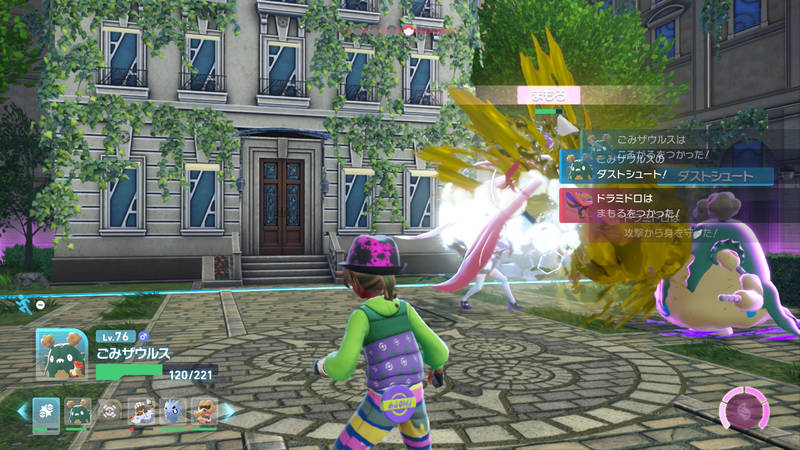This screenshot has width=800, height=450.
Task: Switch to the blue Pokémon in the party bar
Action: pyautogui.click(x=173, y=410)
